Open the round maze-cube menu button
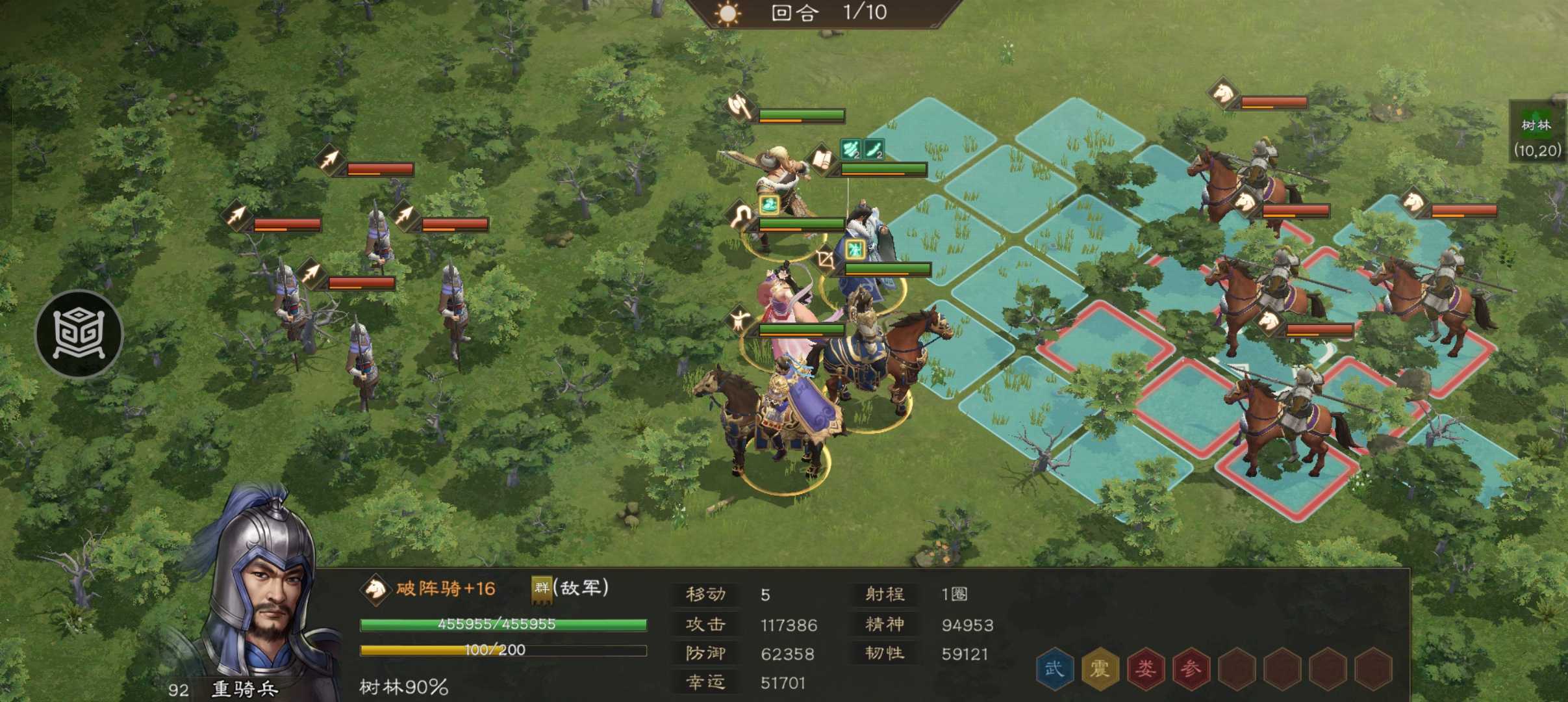Image resolution: width=1568 pixels, height=702 pixels. tap(79, 334)
